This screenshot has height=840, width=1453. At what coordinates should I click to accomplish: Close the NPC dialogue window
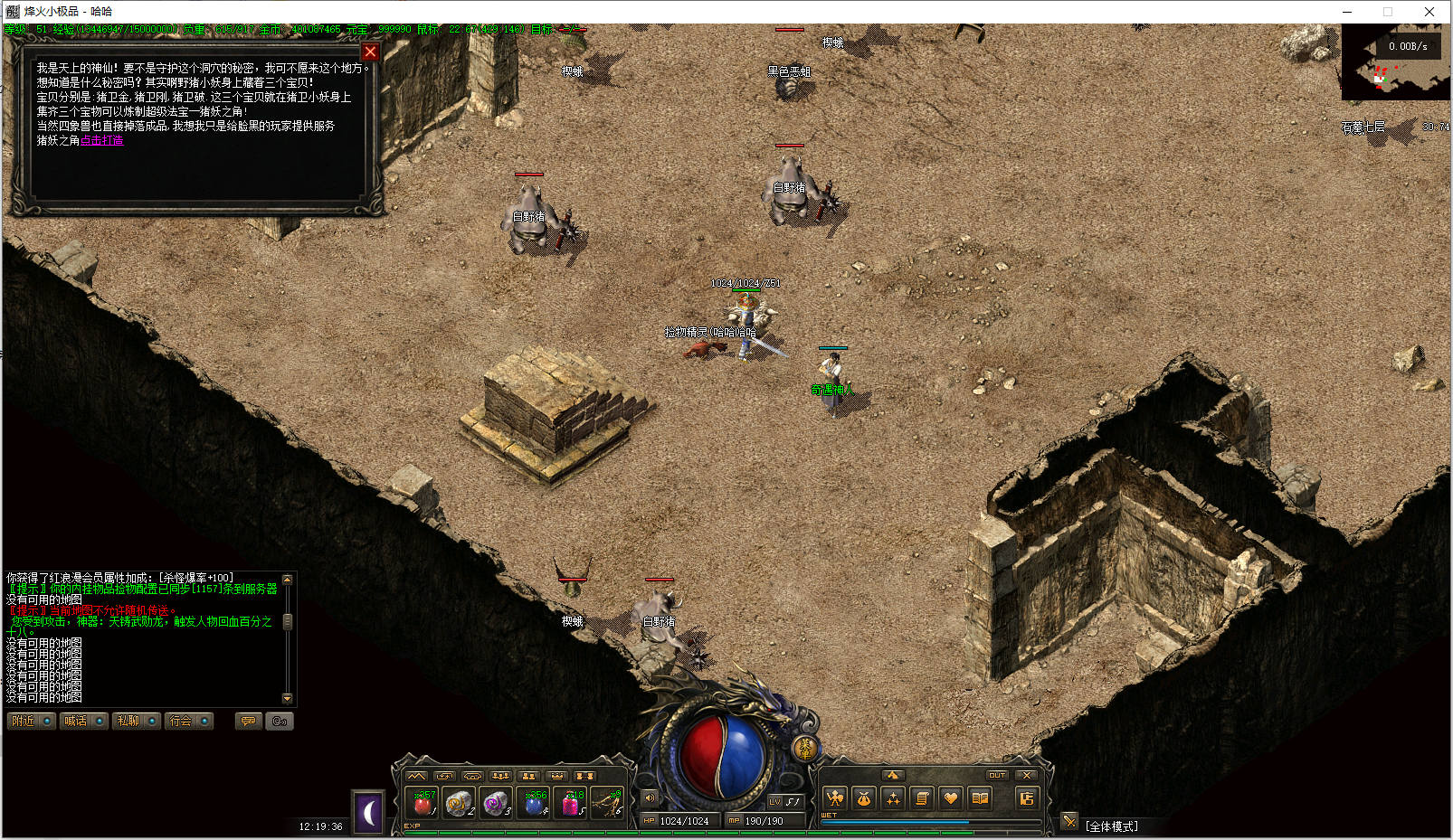coord(370,52)
